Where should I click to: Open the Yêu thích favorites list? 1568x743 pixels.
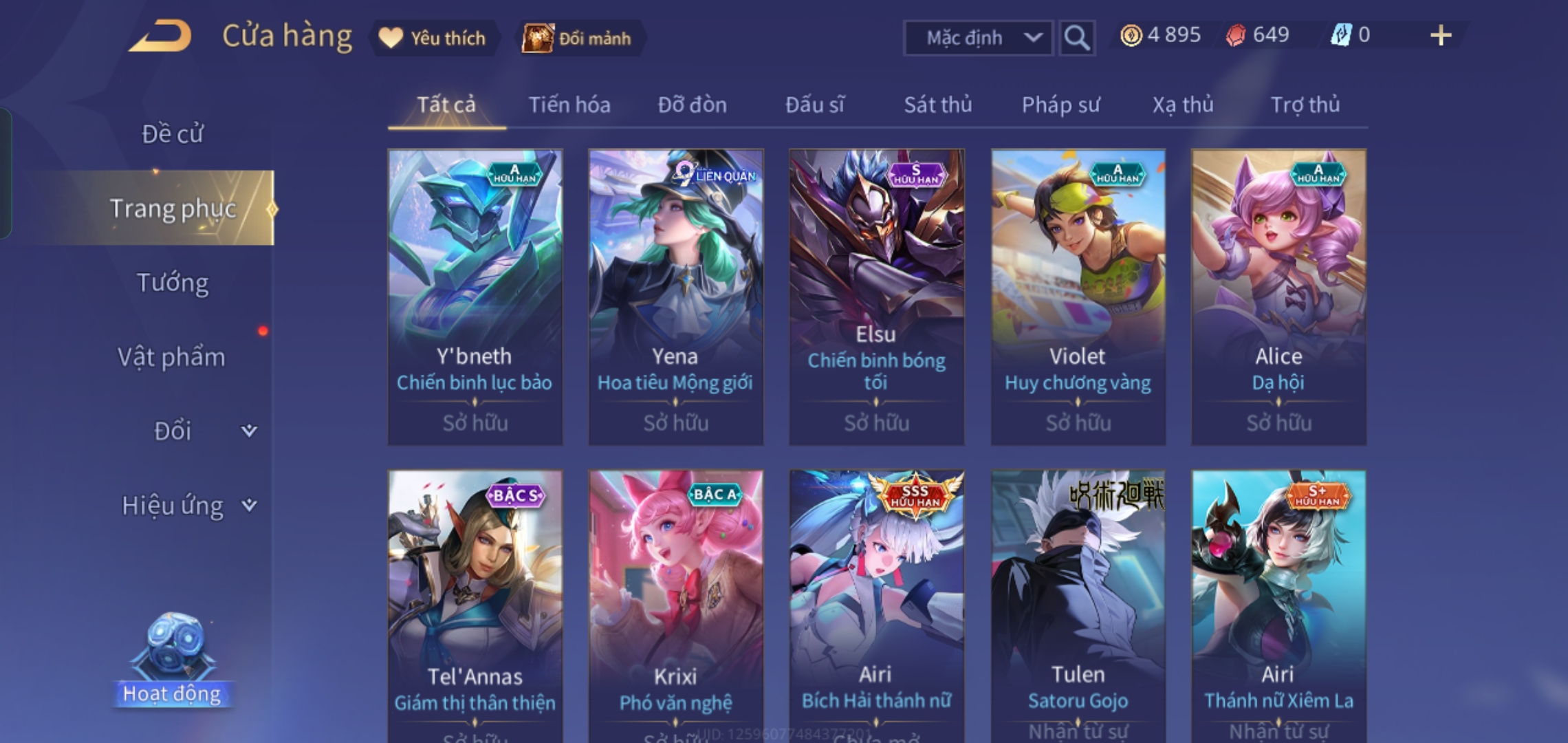pos(435,38)
